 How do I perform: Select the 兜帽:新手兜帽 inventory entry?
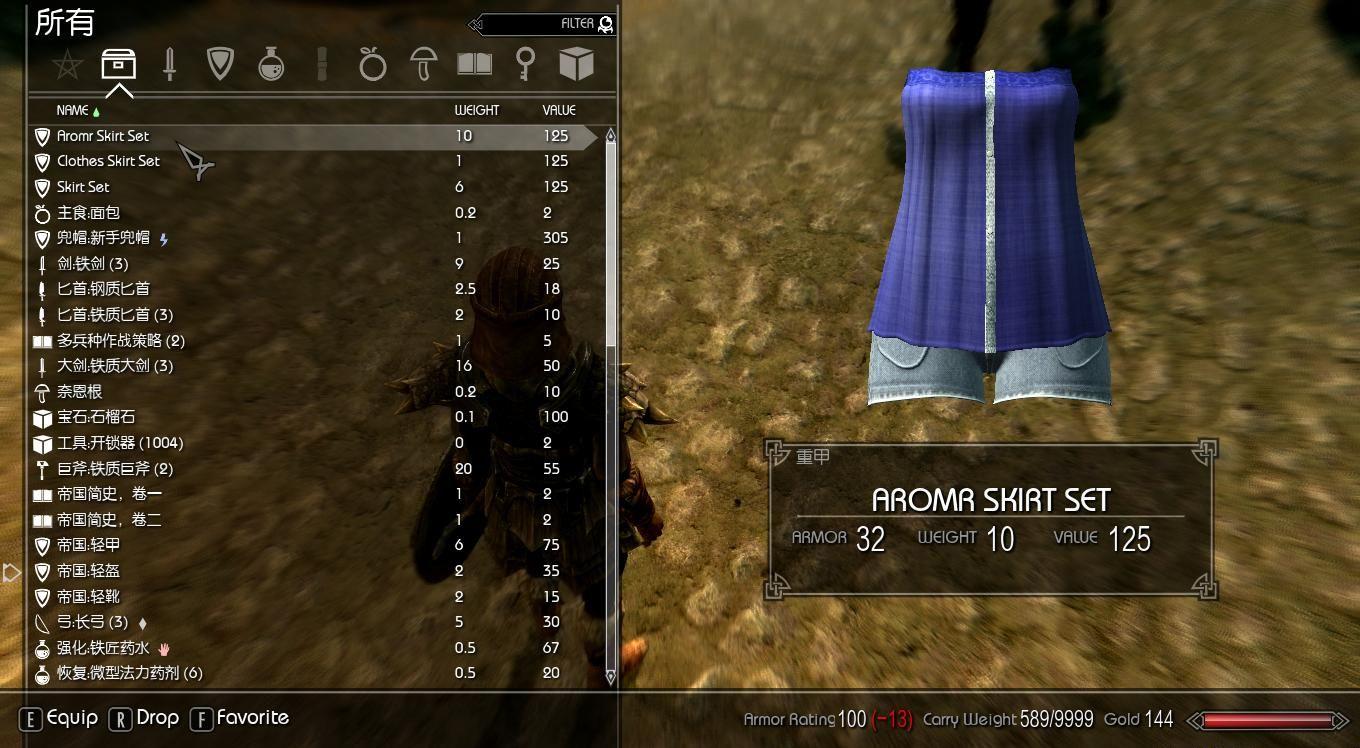point(110,238)
